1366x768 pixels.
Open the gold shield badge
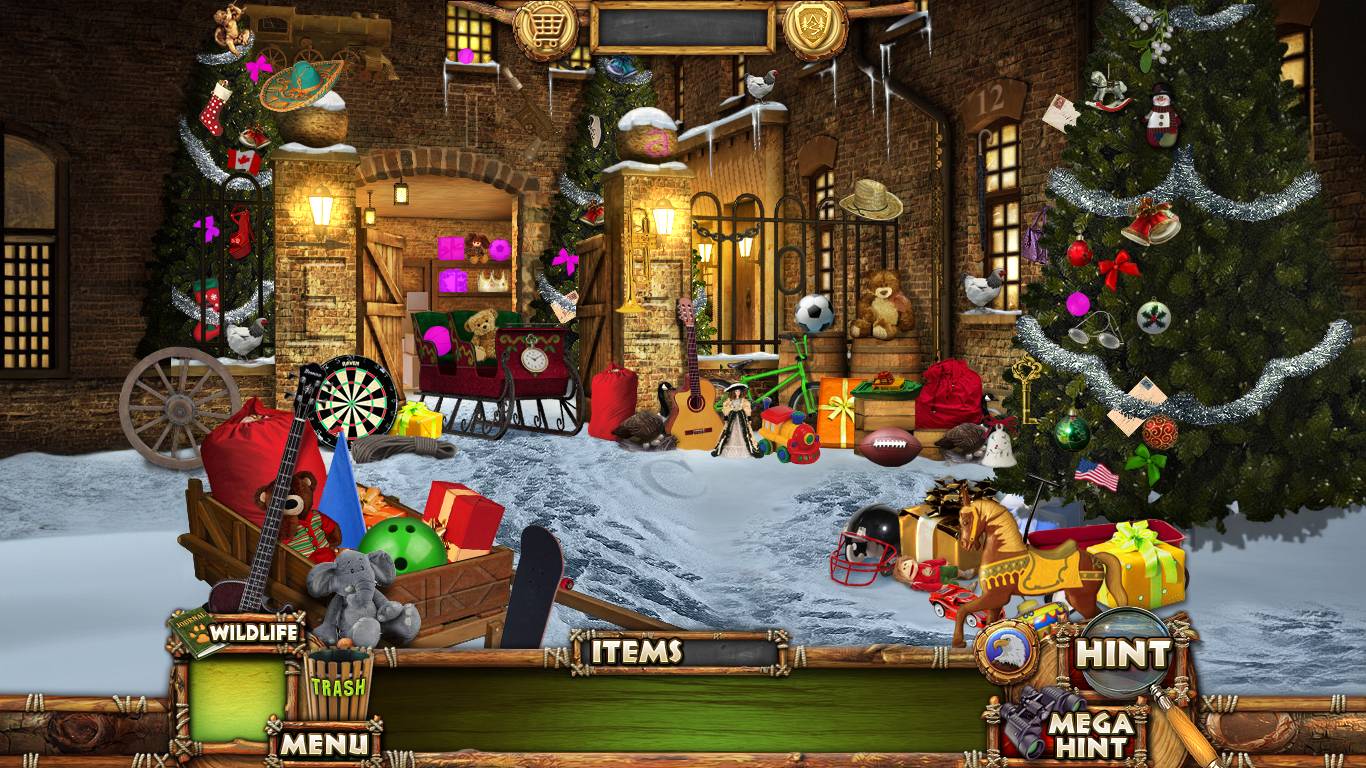[815, 27]
